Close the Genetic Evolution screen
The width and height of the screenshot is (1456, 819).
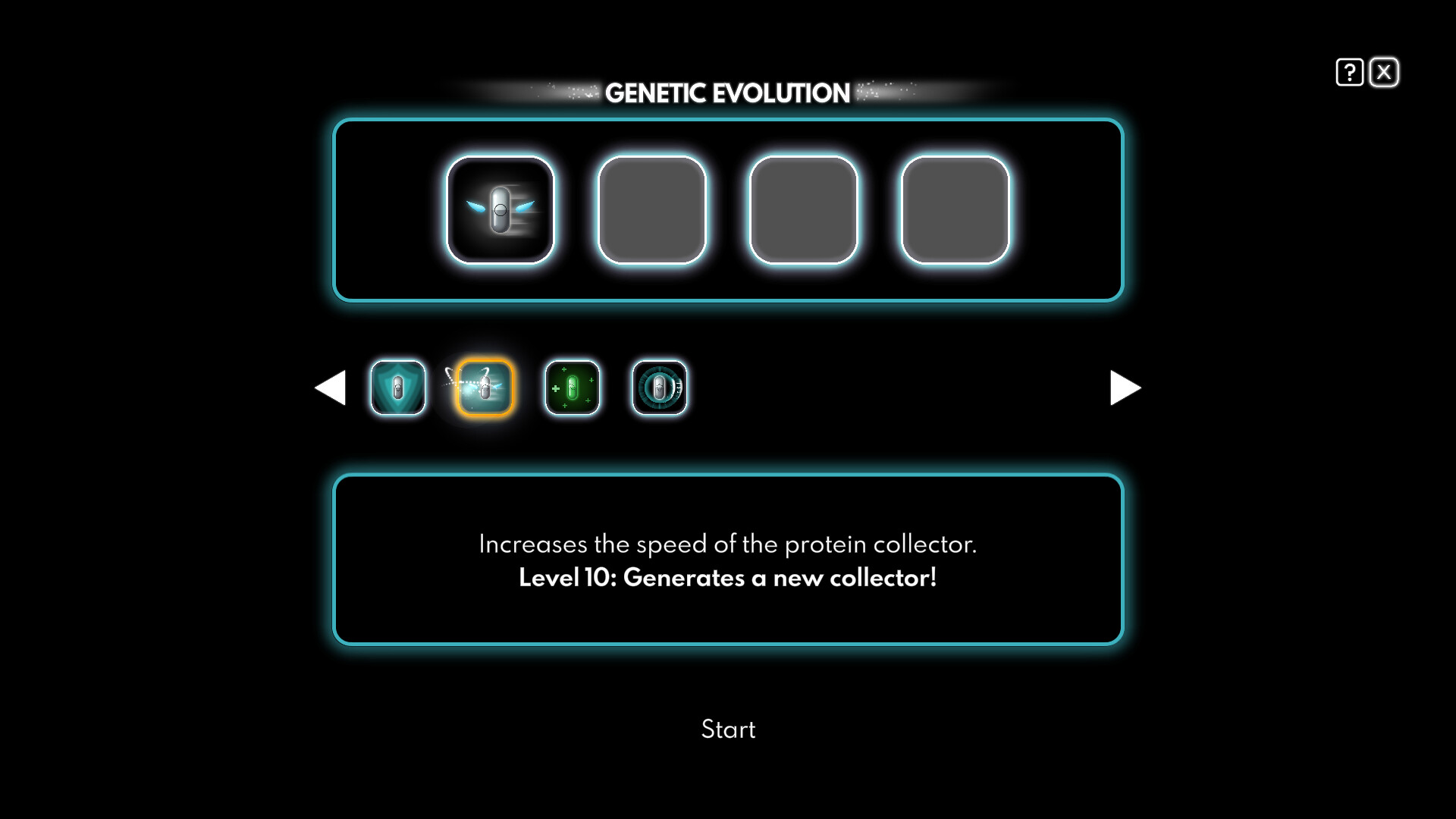[x=1385, y=71]
